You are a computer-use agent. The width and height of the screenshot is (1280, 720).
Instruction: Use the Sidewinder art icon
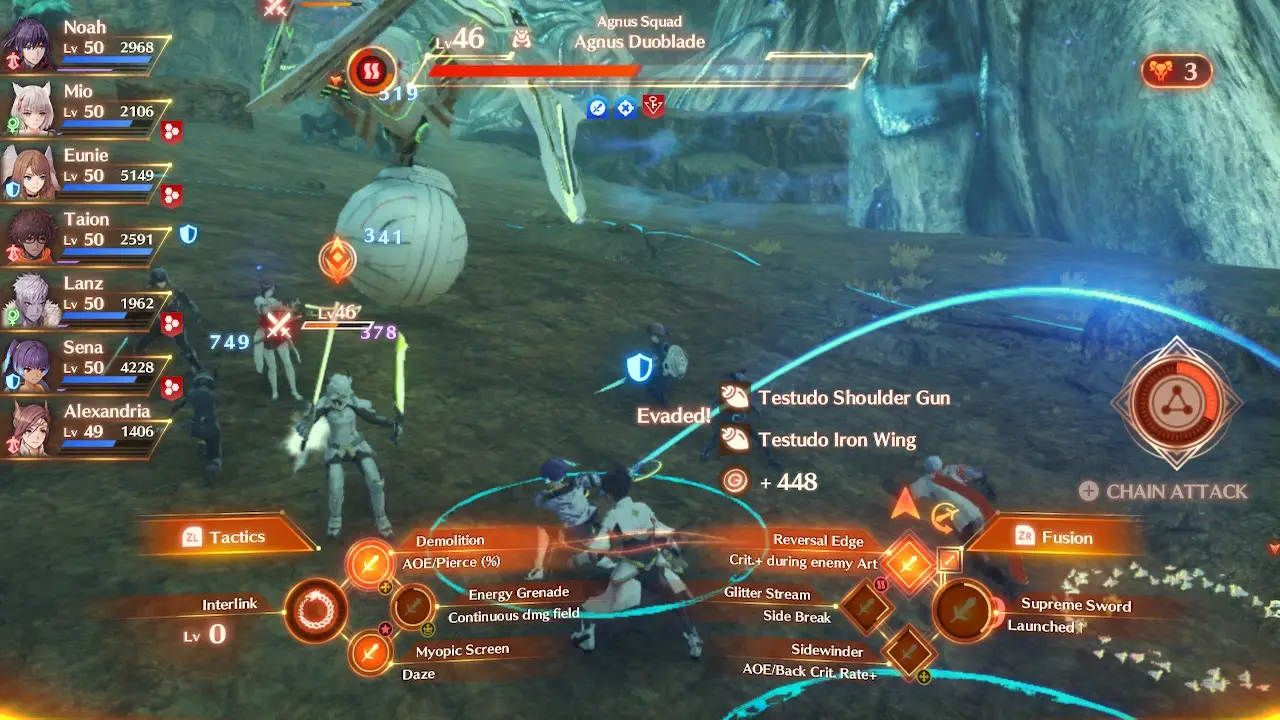[x=910, y=650]
